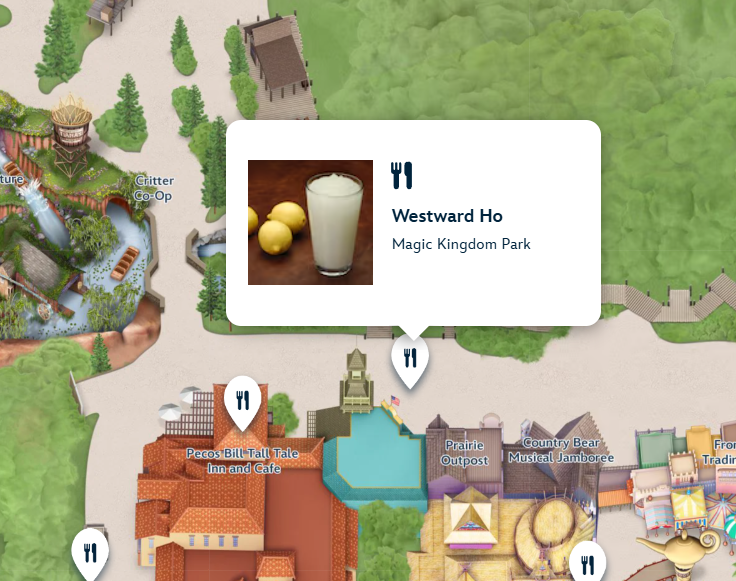
Task: Select the dining pin beside the golden lamp
Action: 587,563
